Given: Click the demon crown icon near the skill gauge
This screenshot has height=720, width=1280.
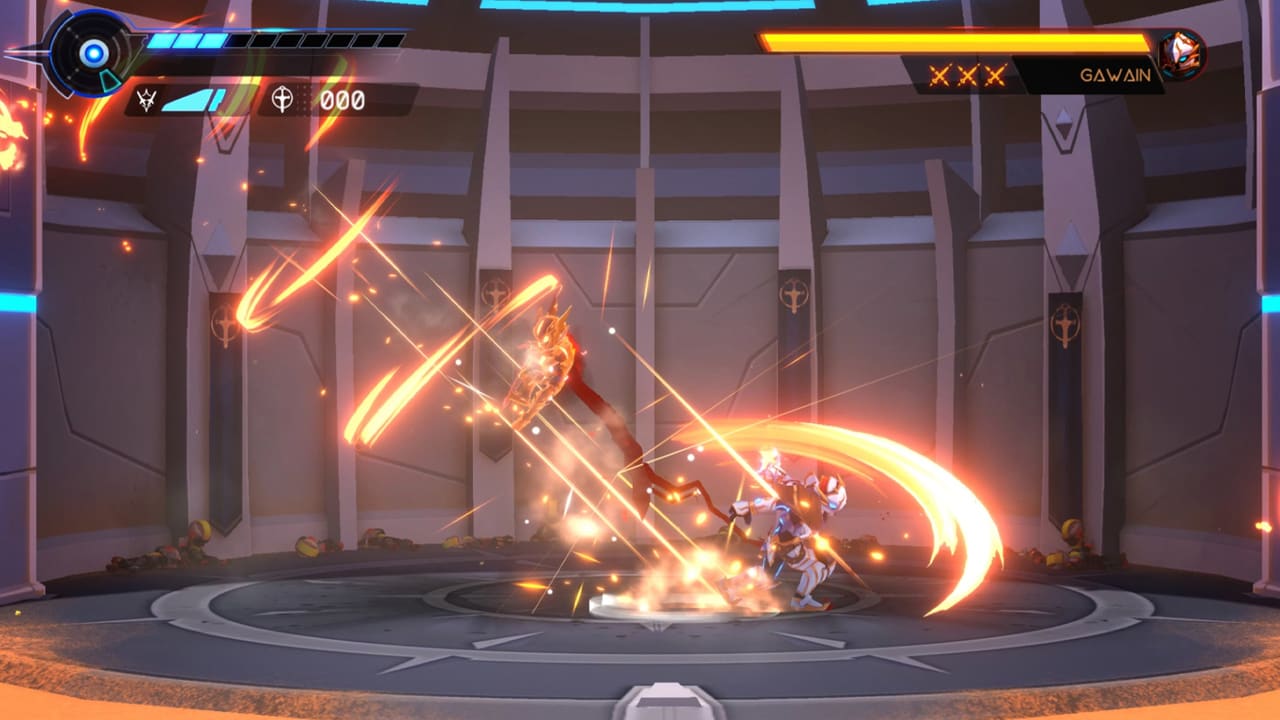Looking at the screenshot, I should [146, 99].
